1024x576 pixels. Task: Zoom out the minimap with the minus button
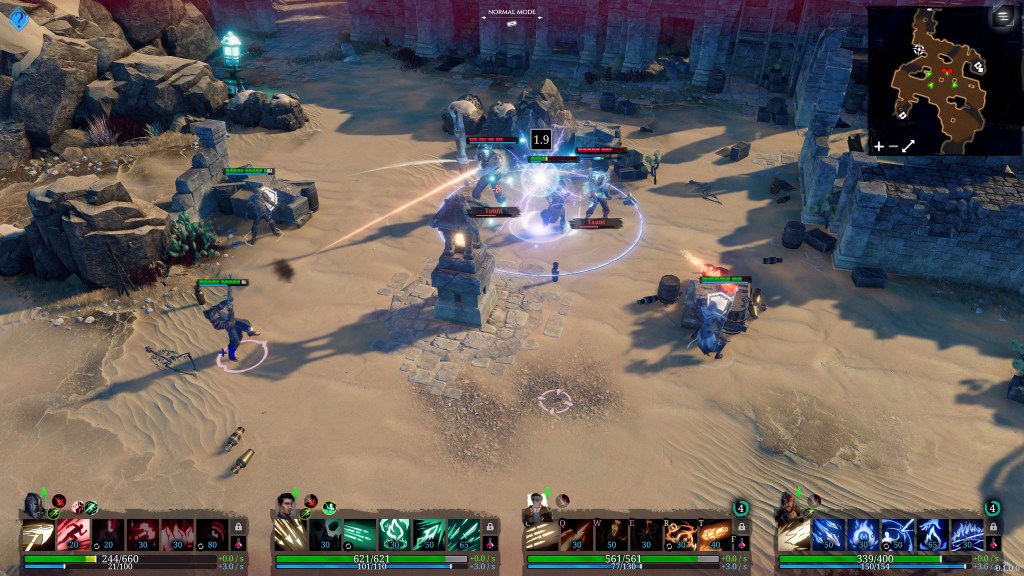[x=892, y=146]
